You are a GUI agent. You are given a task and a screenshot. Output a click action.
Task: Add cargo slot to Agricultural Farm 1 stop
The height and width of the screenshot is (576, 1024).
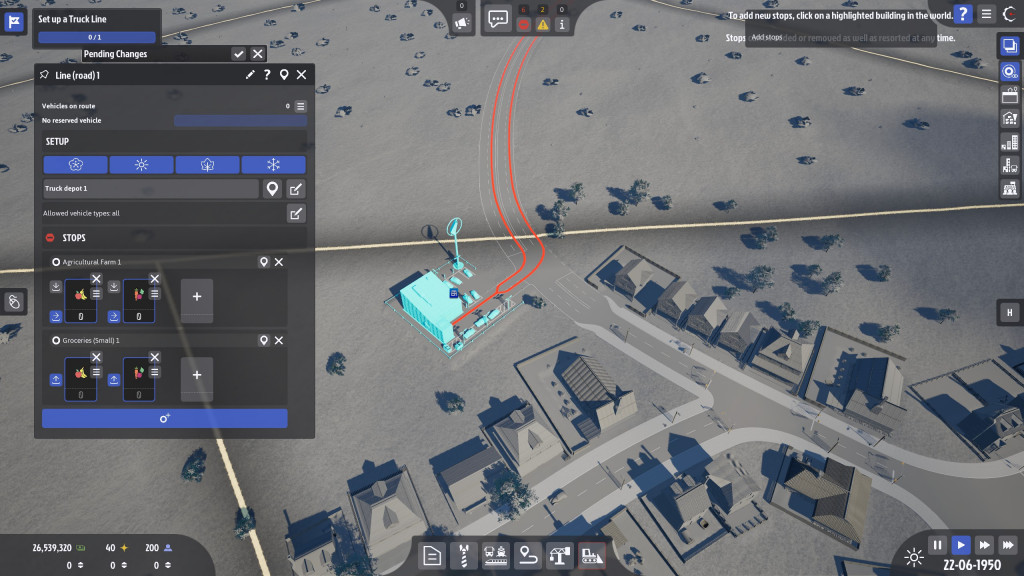[x=196, y=297]
